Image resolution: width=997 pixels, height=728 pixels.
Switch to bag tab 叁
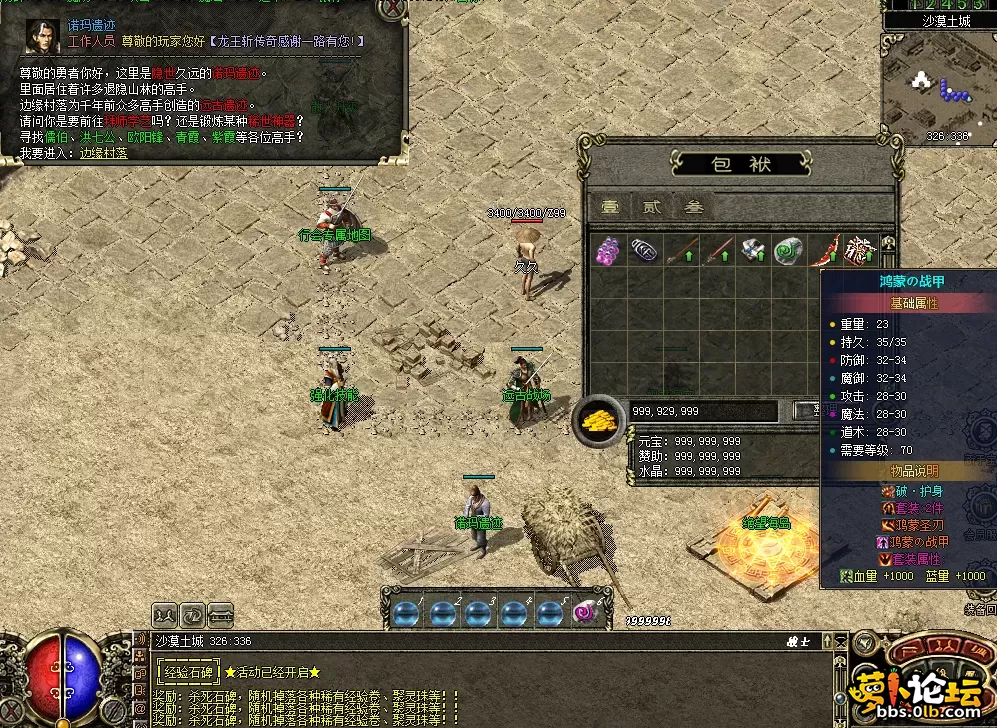(x=693, y=207)
